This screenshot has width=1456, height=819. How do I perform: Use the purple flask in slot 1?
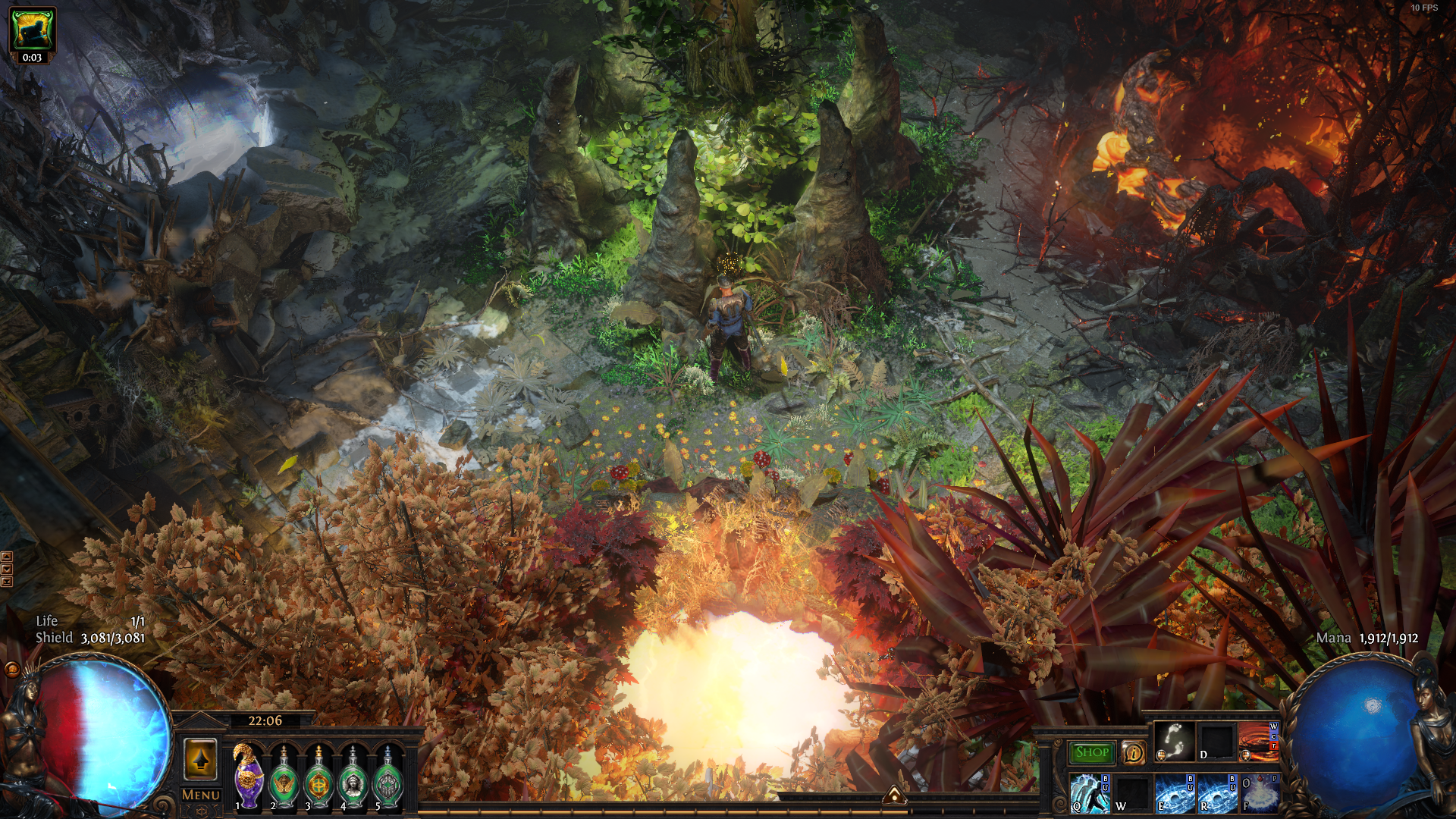point(249,779)
